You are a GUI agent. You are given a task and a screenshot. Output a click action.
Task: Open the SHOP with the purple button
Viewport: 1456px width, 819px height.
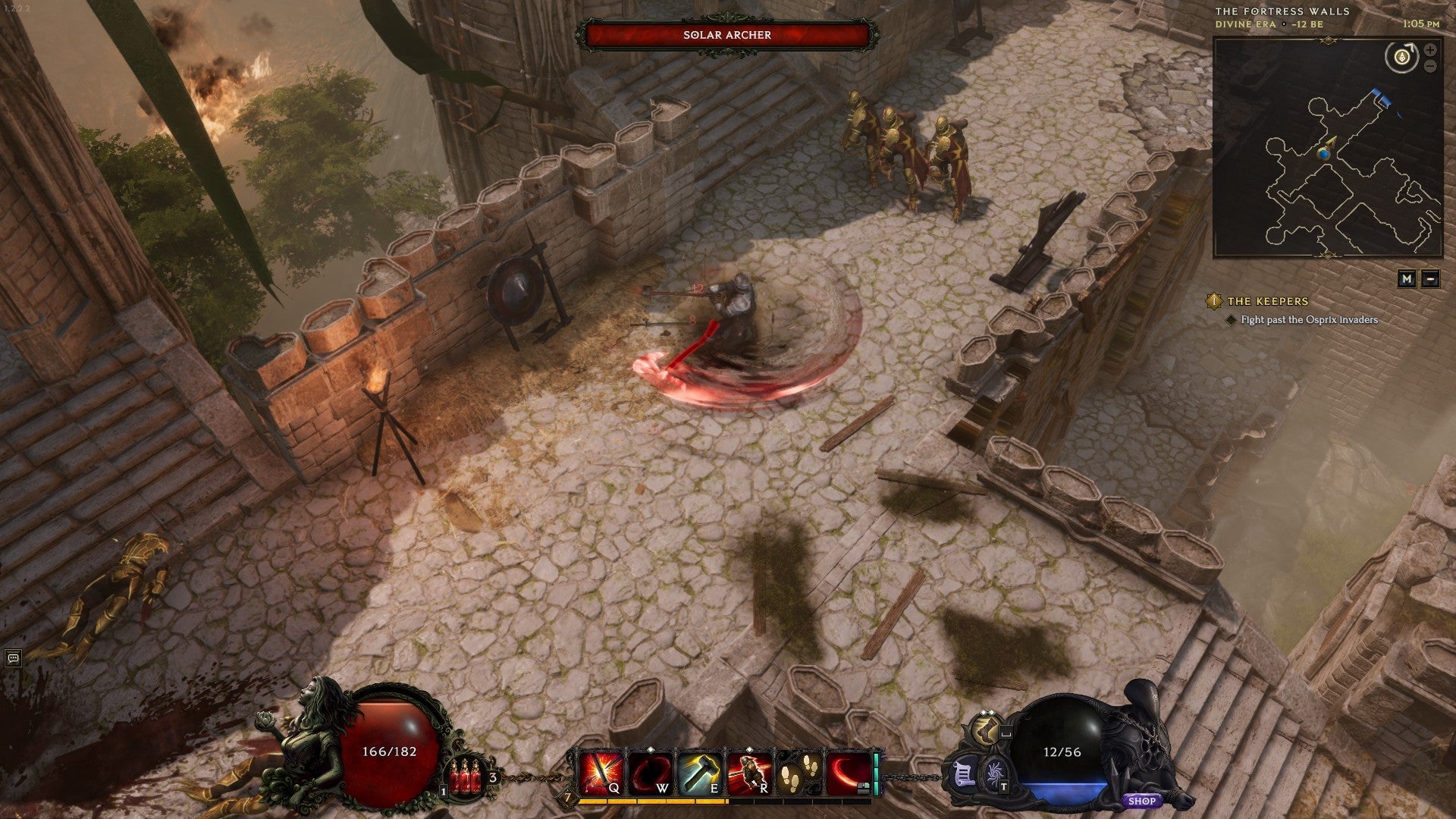pos(1141,802)
